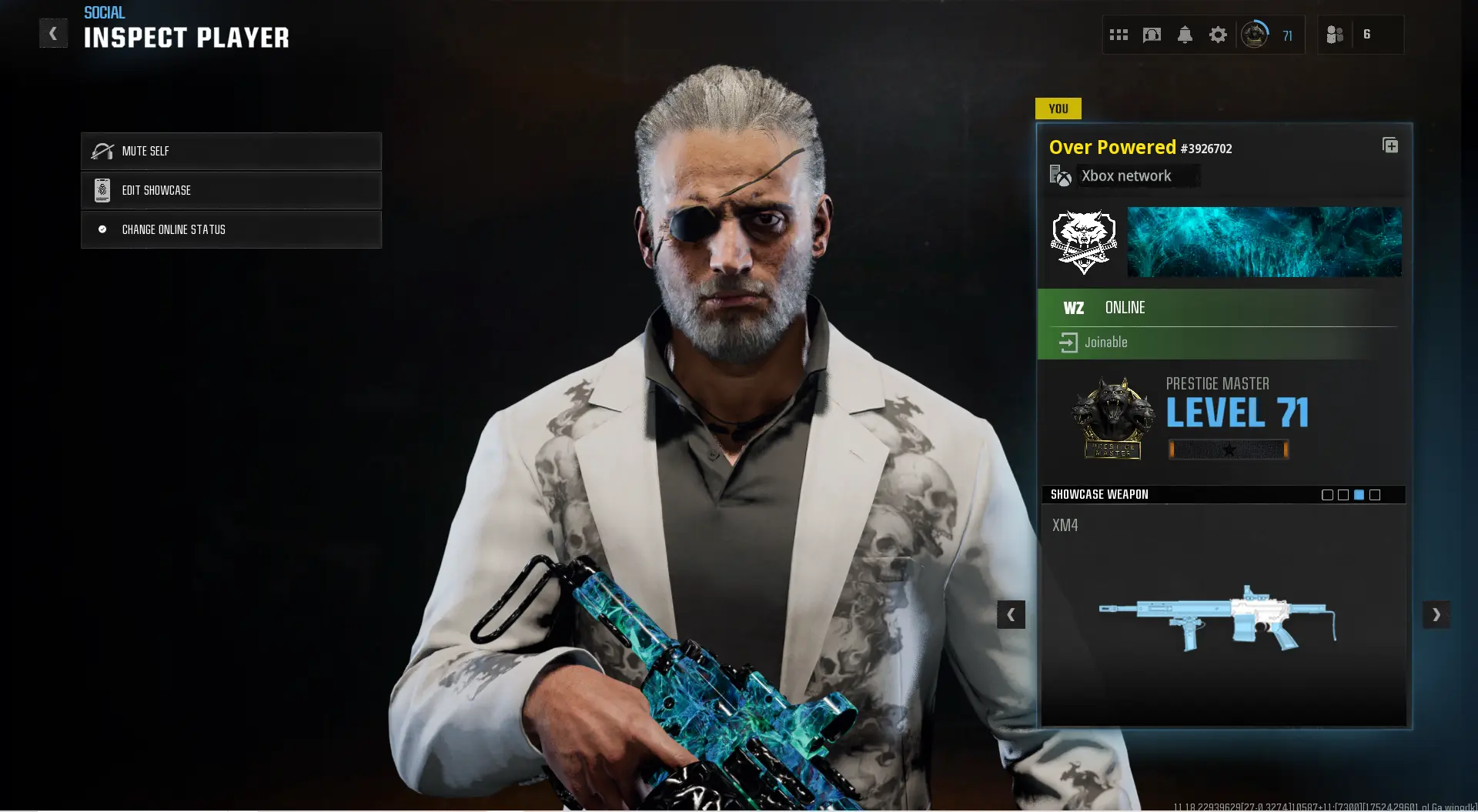1478x812 pixels.
Task: Click the right showcase navigation chevron
Action: 1436,614
